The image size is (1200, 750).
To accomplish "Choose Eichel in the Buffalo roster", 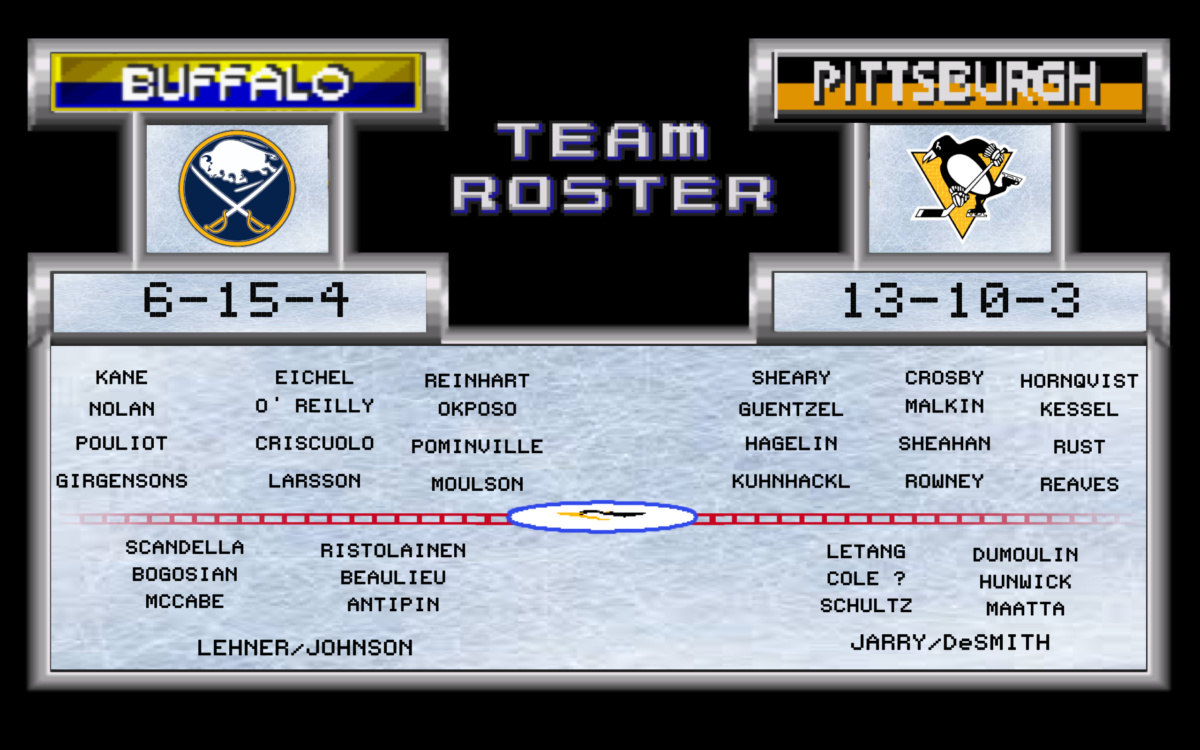I will tap(314, 378).
